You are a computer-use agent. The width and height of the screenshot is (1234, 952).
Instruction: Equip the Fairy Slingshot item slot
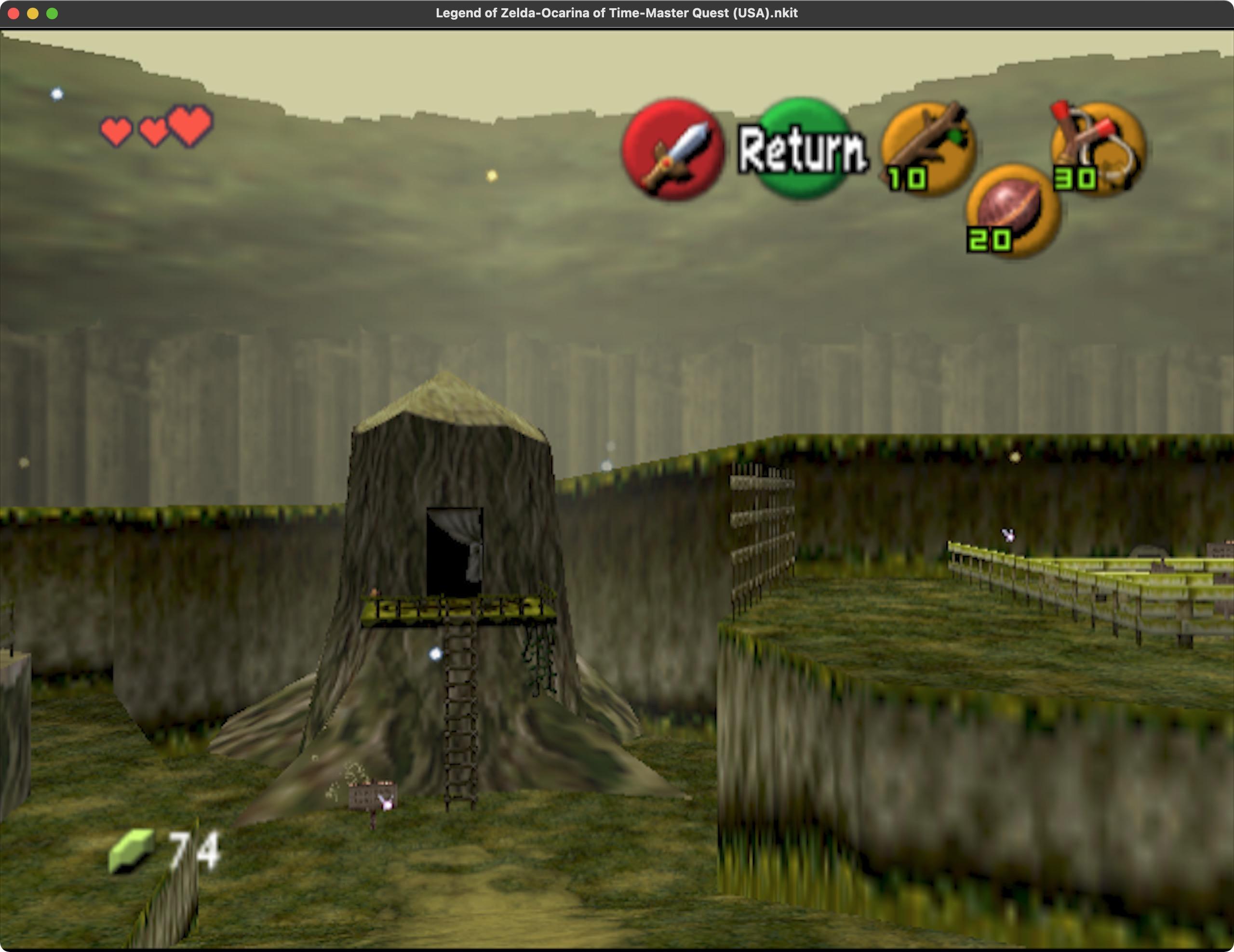1097,148
